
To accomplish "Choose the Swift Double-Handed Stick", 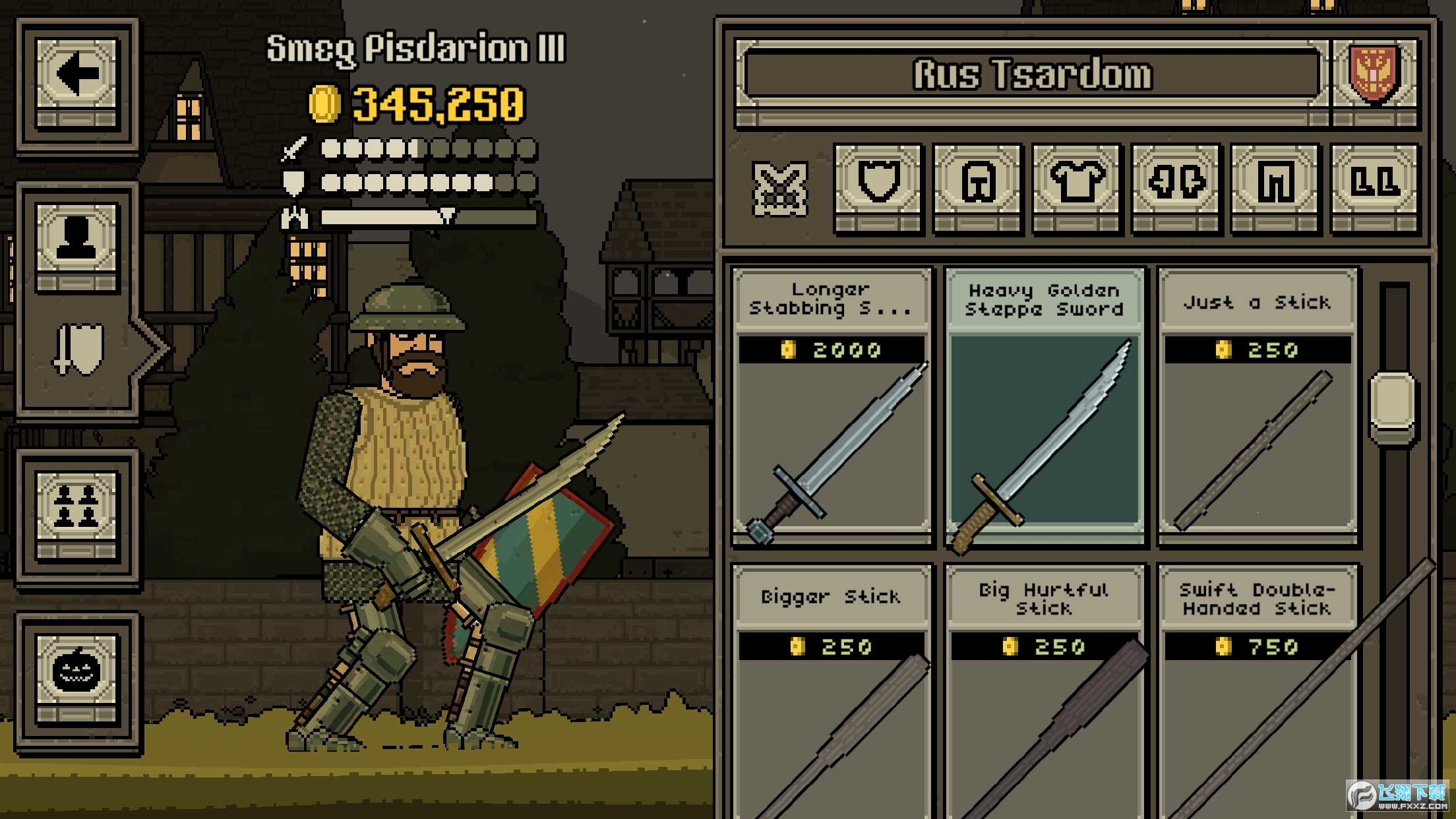I will tap(1257, 692).
